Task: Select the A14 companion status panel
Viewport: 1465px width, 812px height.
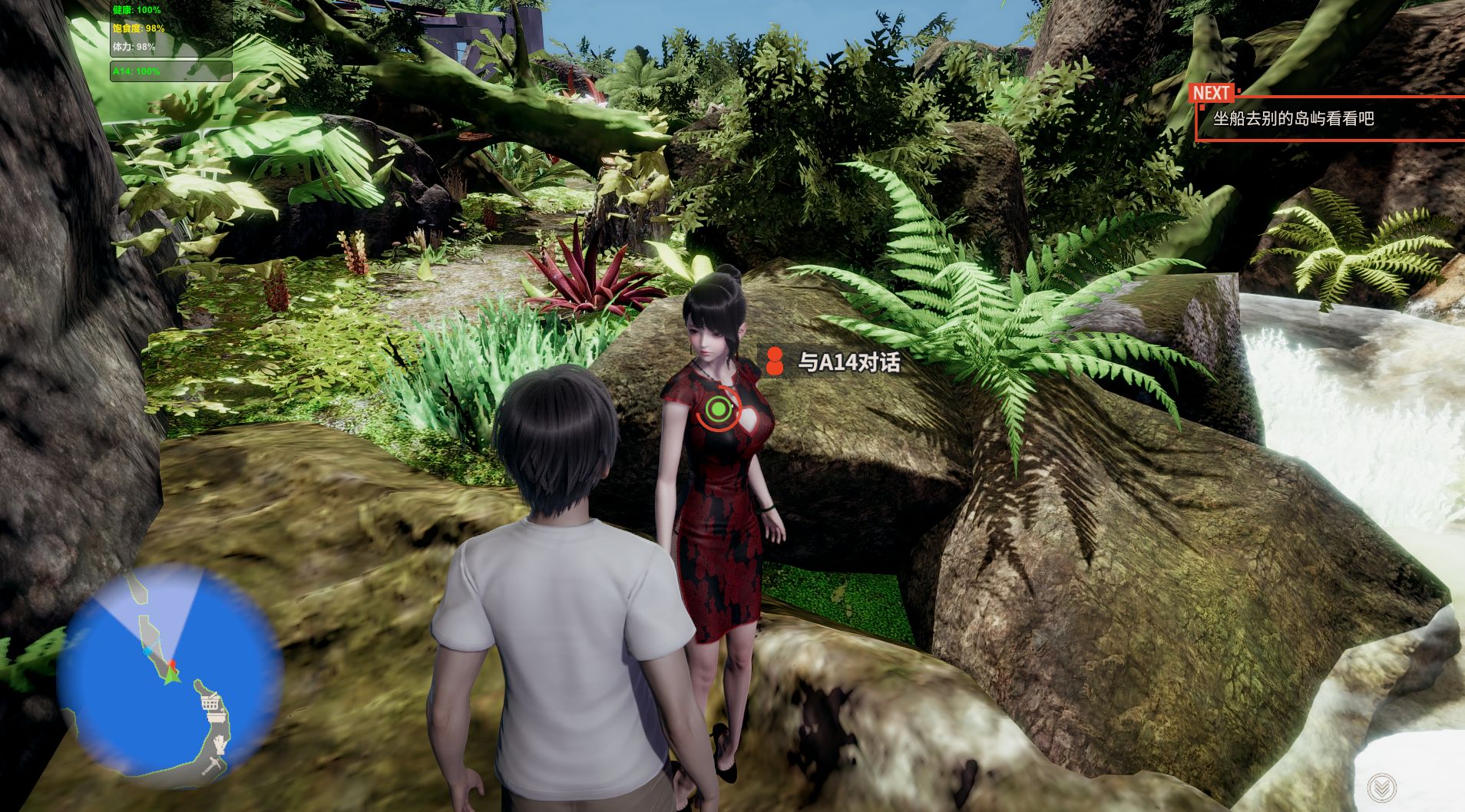Action: pos(171,71)
